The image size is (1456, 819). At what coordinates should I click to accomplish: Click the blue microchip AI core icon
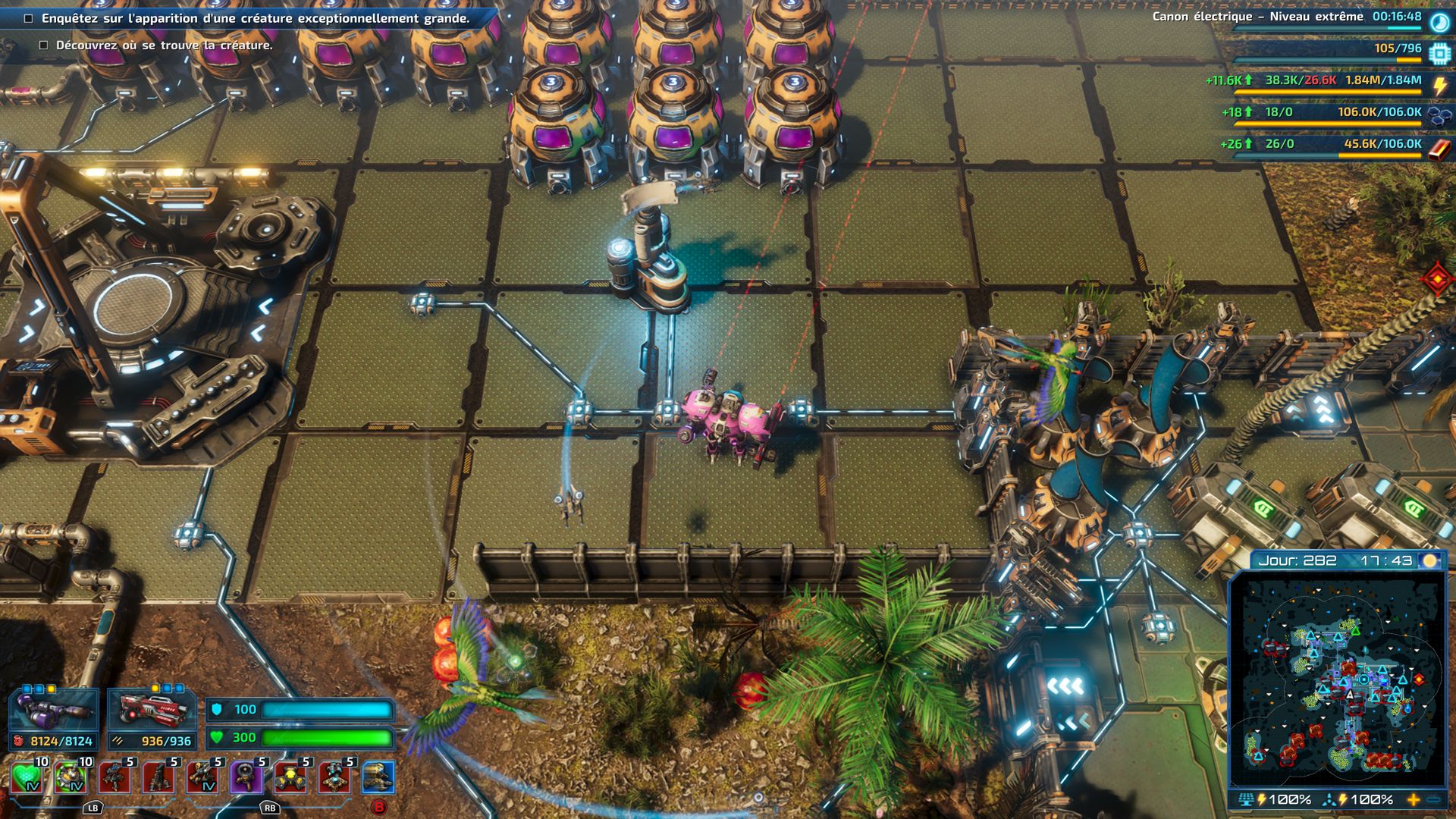click(1439, 53)
